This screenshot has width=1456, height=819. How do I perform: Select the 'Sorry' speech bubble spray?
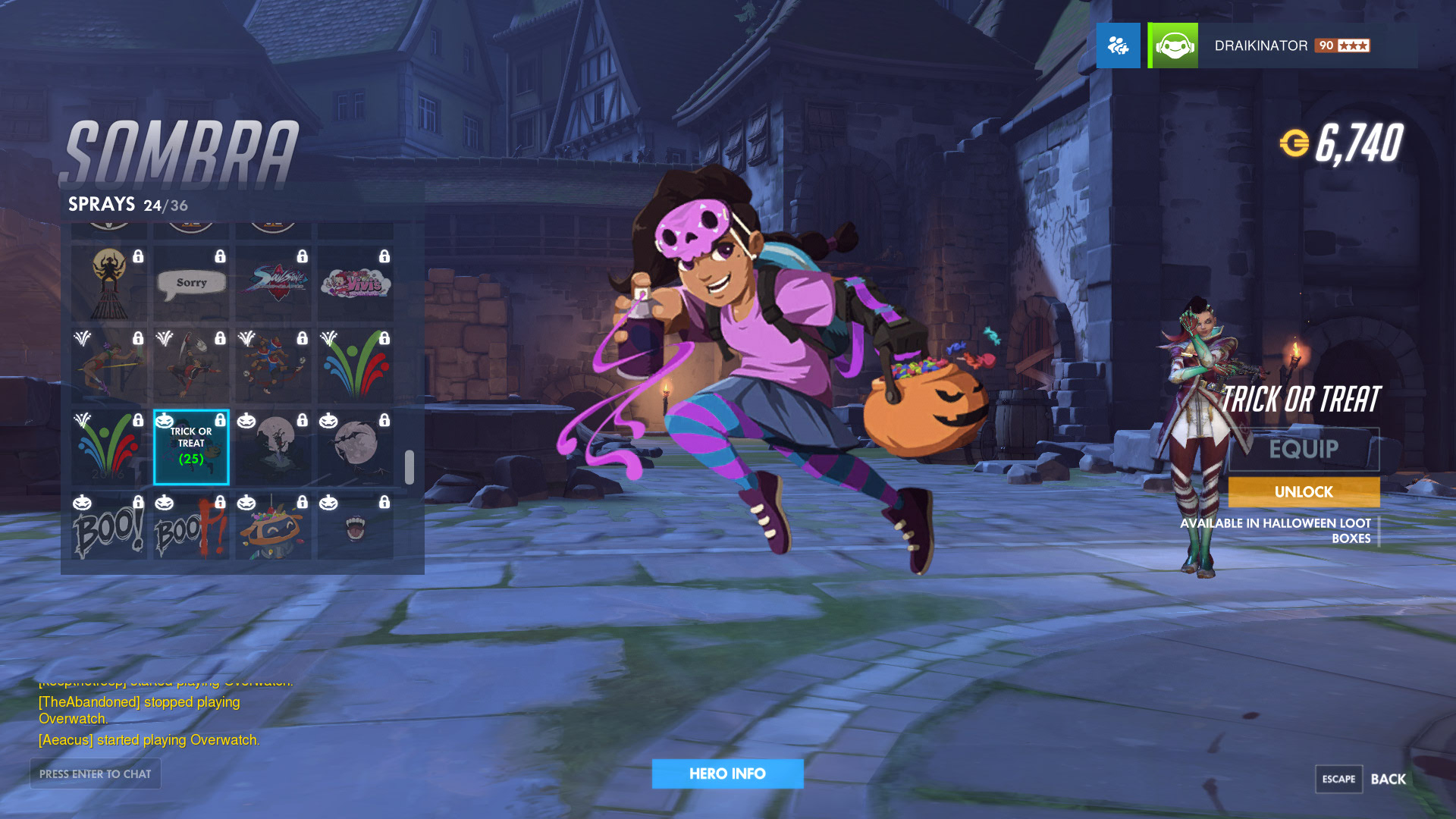(191, 283)
